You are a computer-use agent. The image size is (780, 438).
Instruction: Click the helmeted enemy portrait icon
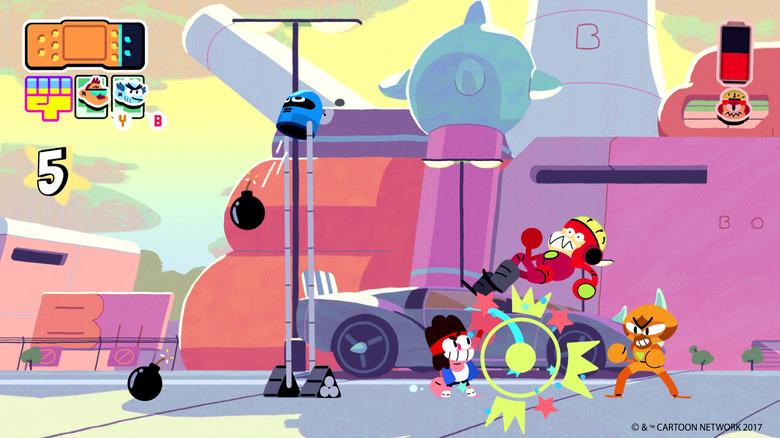pos(735,107)
